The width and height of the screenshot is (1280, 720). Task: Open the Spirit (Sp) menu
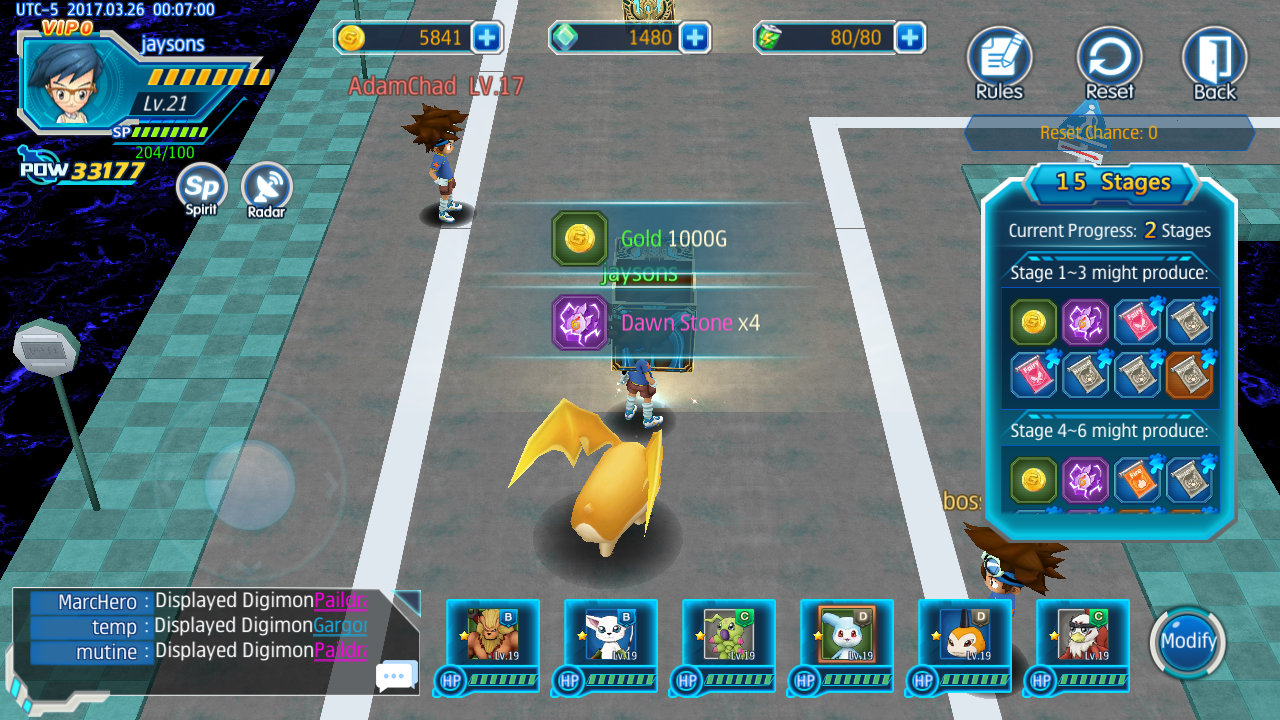(201, 188)
